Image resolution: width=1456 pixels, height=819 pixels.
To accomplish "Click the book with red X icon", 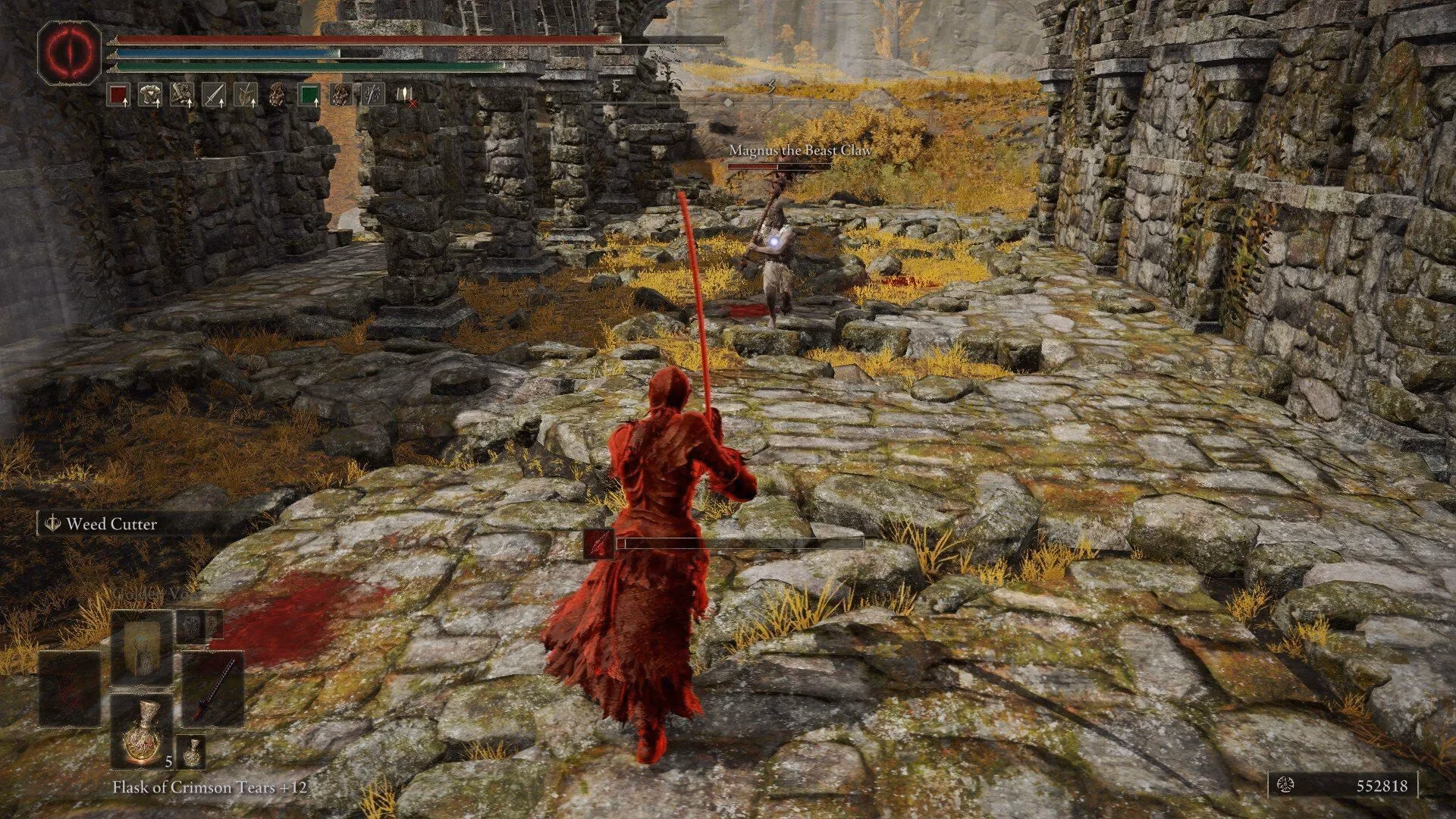I will coord(405,95).
